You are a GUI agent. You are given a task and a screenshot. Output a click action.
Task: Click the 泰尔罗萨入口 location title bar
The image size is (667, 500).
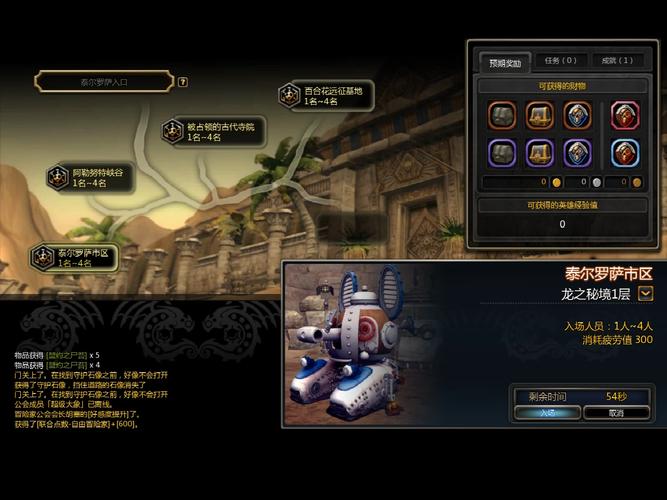coord(103,82)
